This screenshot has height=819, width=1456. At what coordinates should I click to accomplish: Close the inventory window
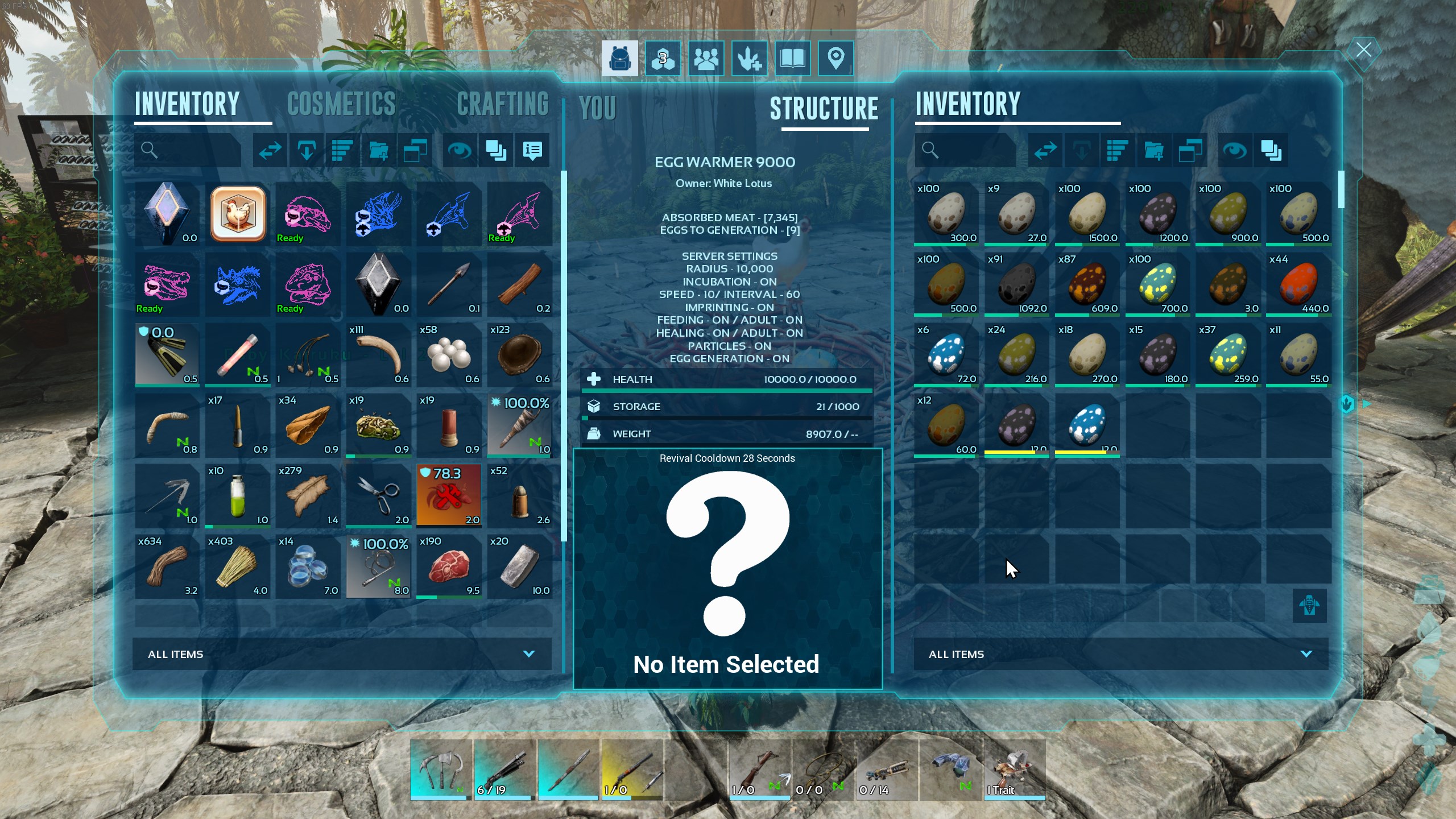click(x=1363, y=50)
